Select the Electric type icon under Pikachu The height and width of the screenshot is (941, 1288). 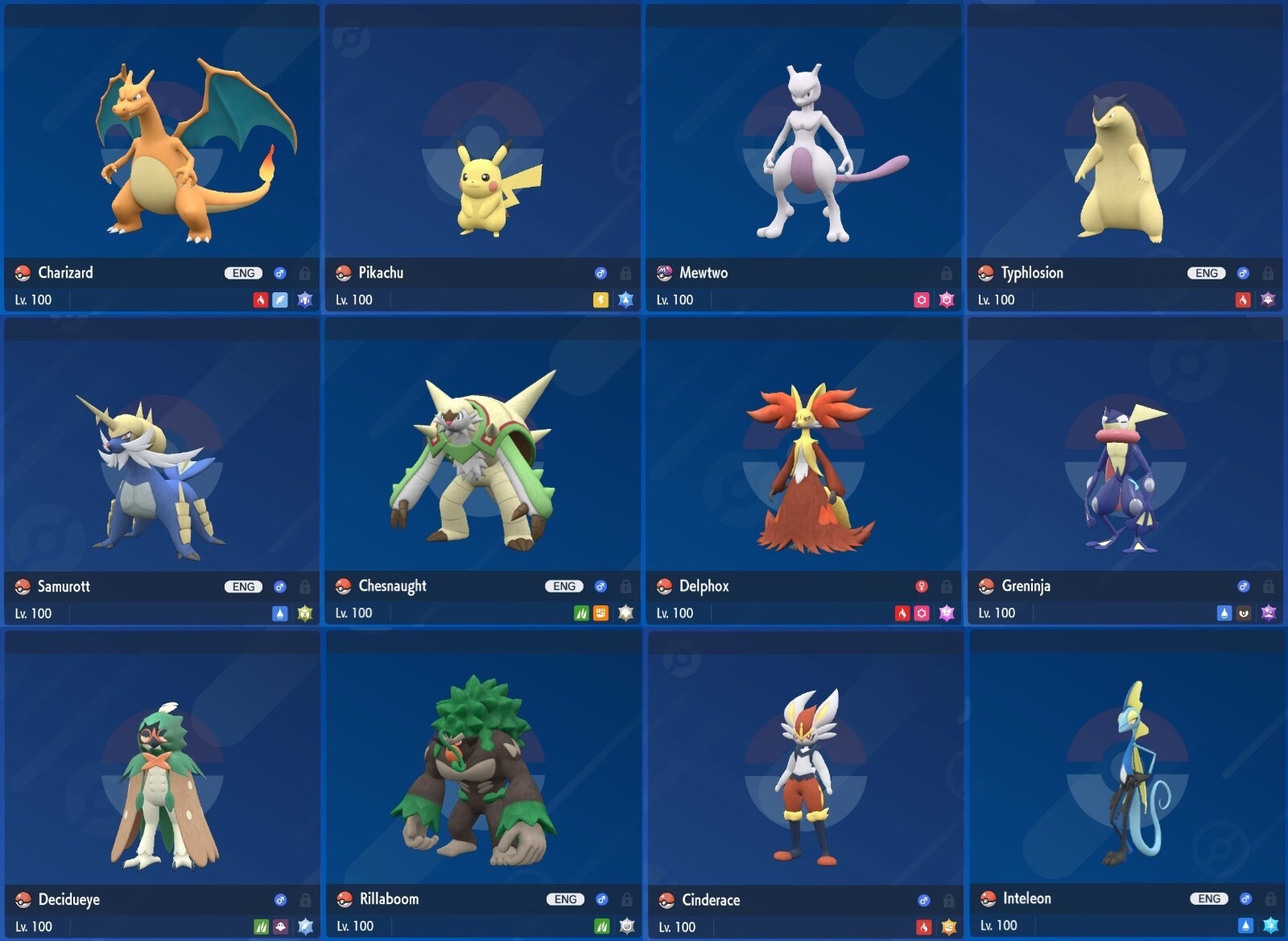click(601, 299)
